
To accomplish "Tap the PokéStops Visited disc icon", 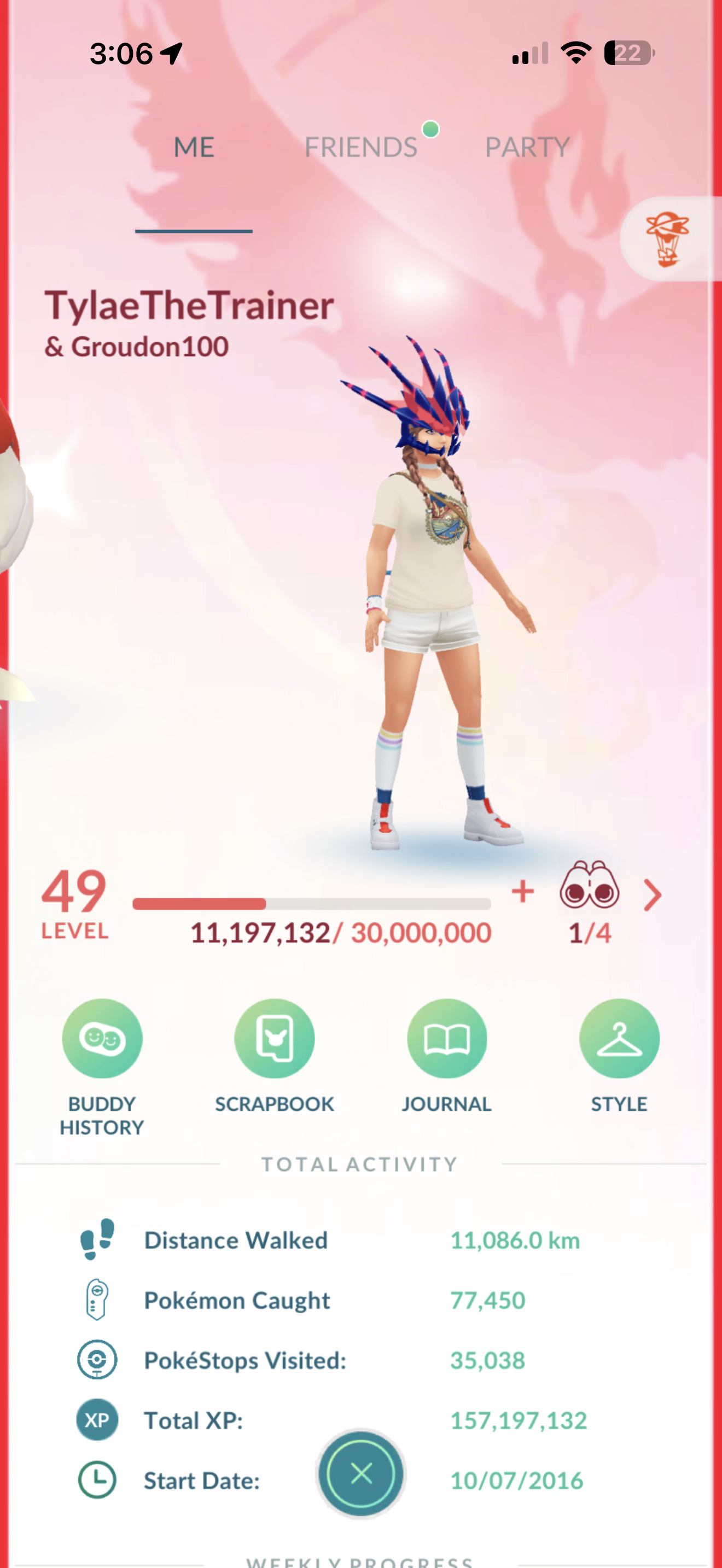I will 97,1360.
